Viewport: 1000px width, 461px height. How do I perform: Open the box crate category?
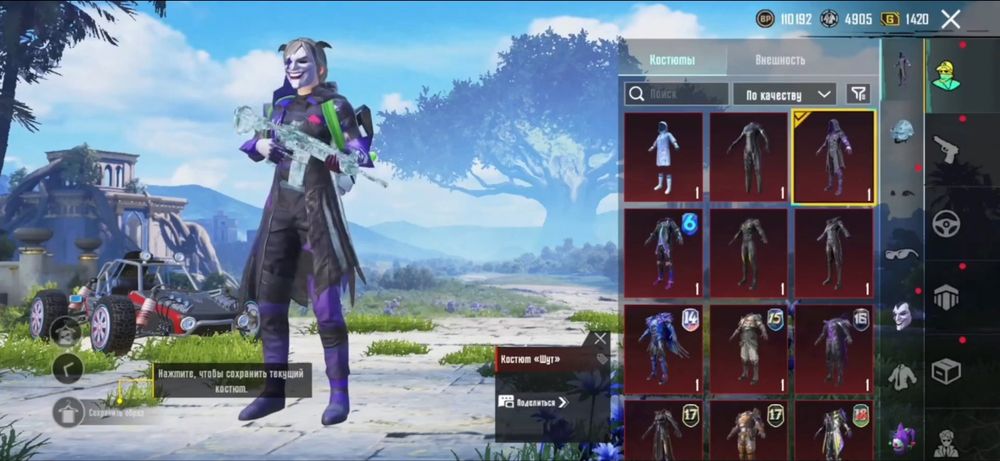coord(946,371)
